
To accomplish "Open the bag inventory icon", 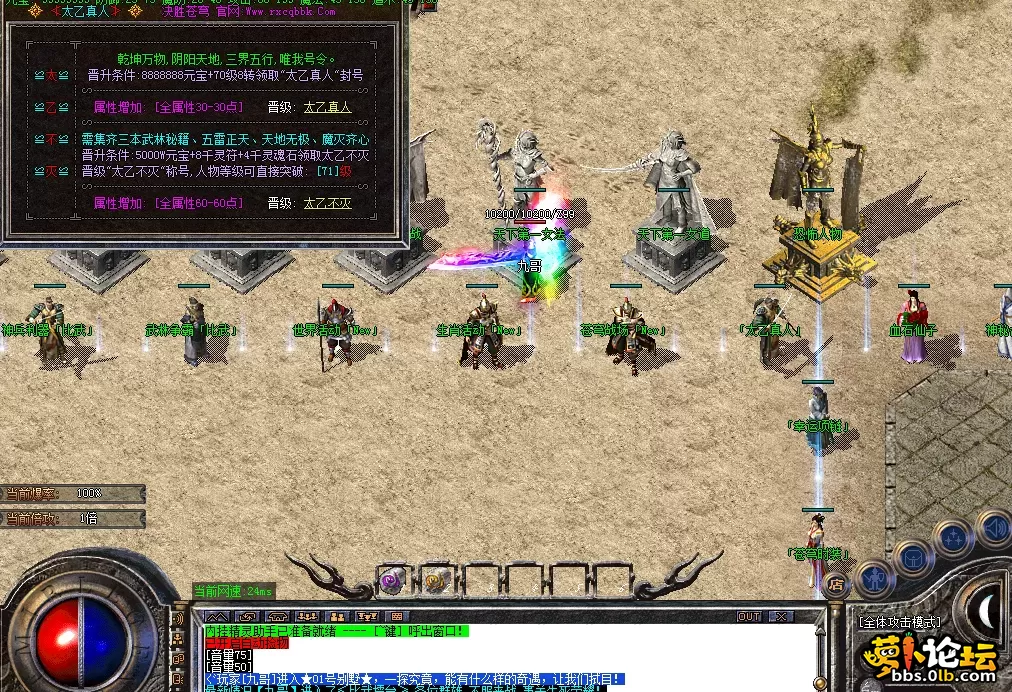I will click(913, 556).
